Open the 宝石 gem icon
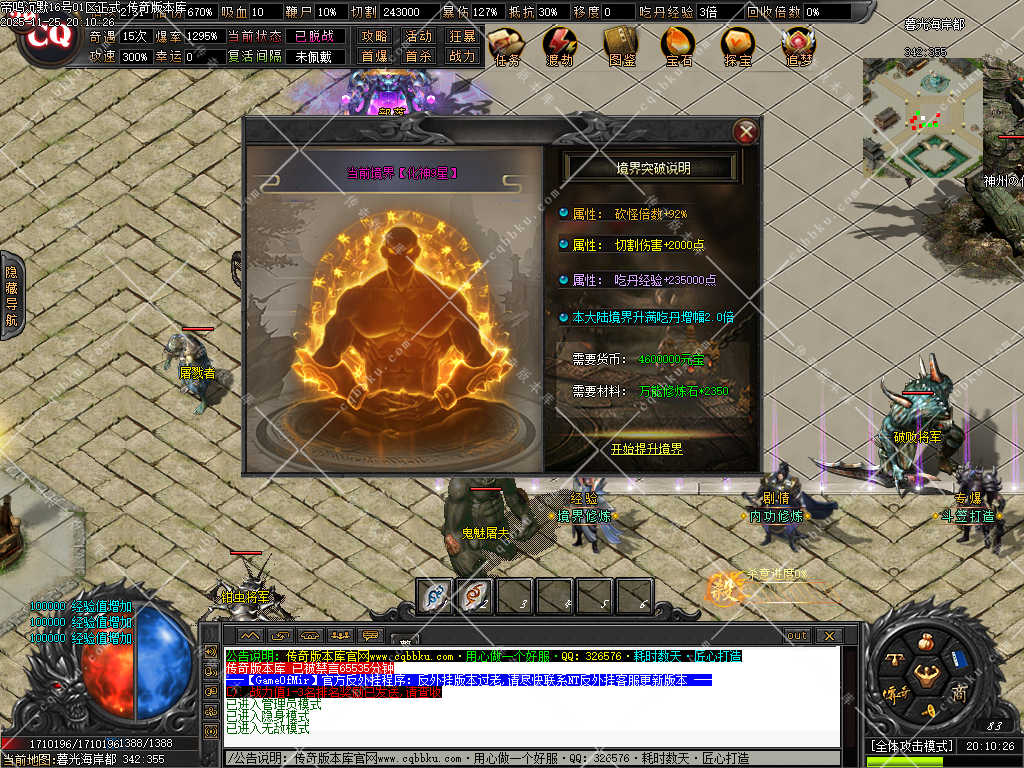1024x768 pixels. [x=679, y=44]
